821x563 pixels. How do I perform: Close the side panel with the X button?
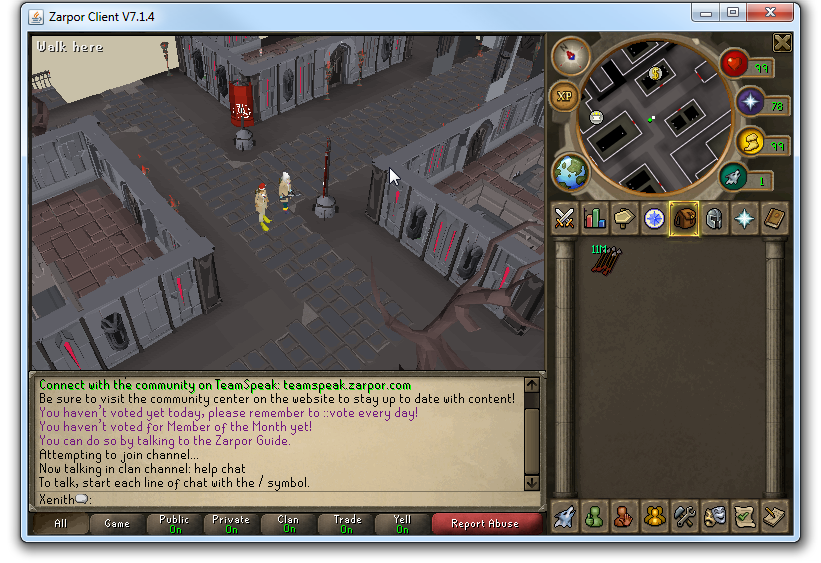(782, 43)
